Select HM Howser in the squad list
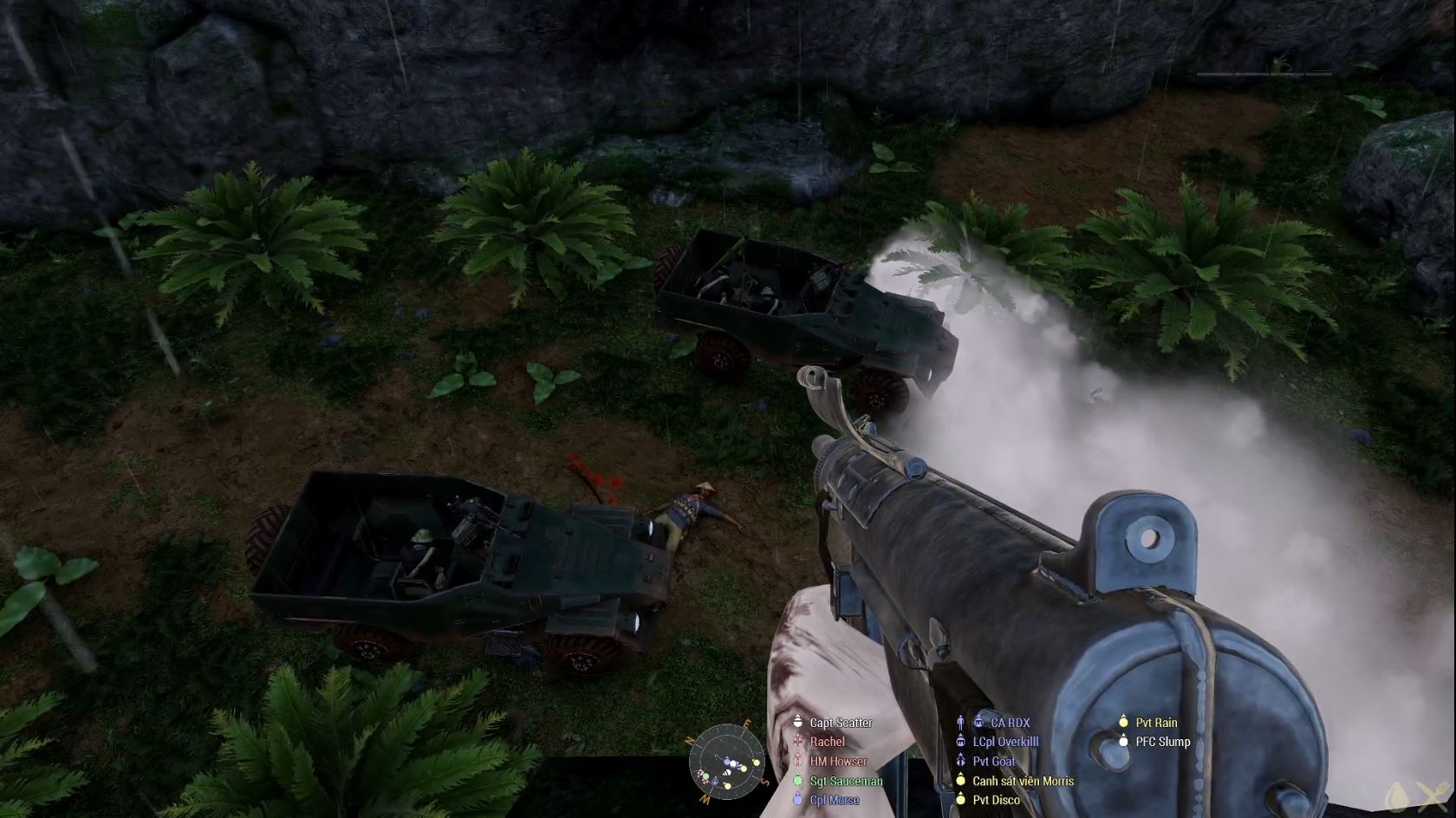Image resolution: width=1456 pixels, height=818 pixels. [x=838, y=762]
